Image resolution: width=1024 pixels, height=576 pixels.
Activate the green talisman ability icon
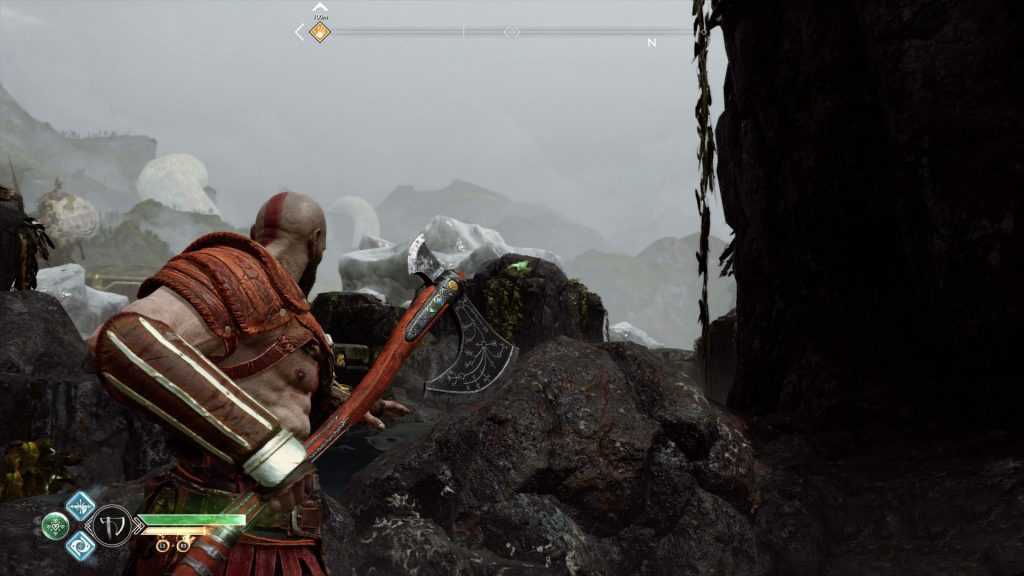pyautogui.click(x=55, y=525)
